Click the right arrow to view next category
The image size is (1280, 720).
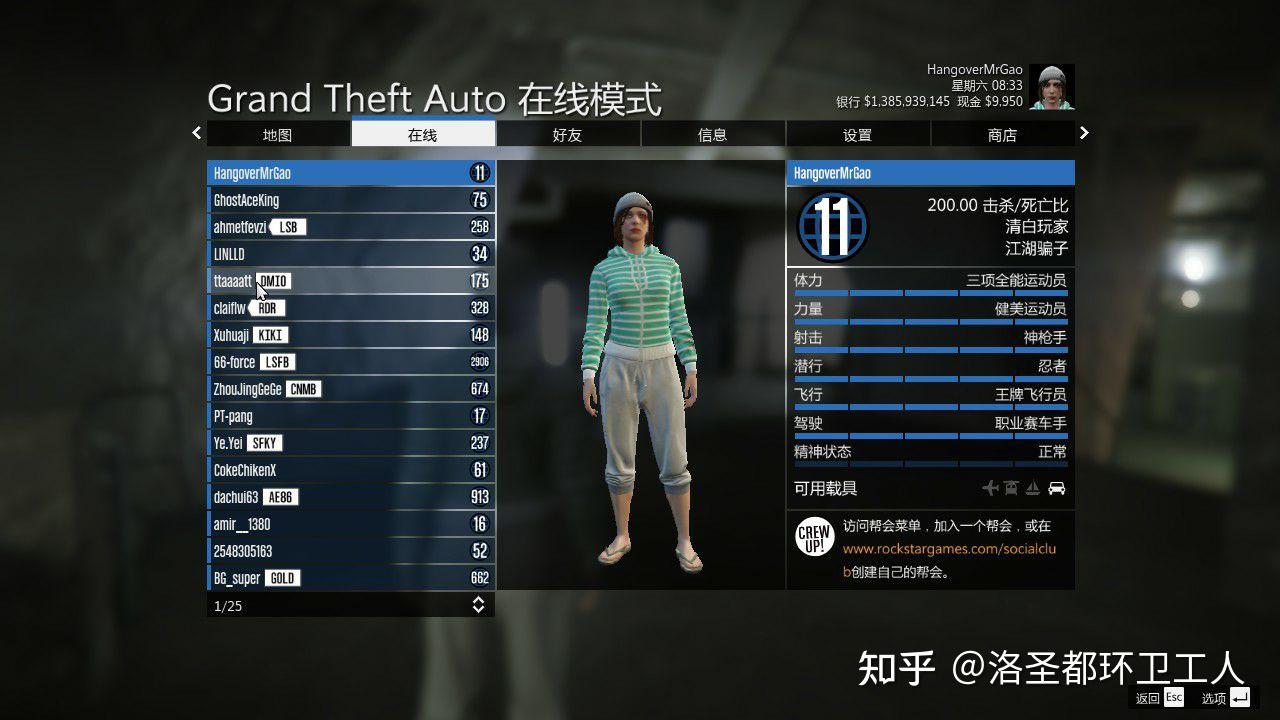tap(1084, 133)
